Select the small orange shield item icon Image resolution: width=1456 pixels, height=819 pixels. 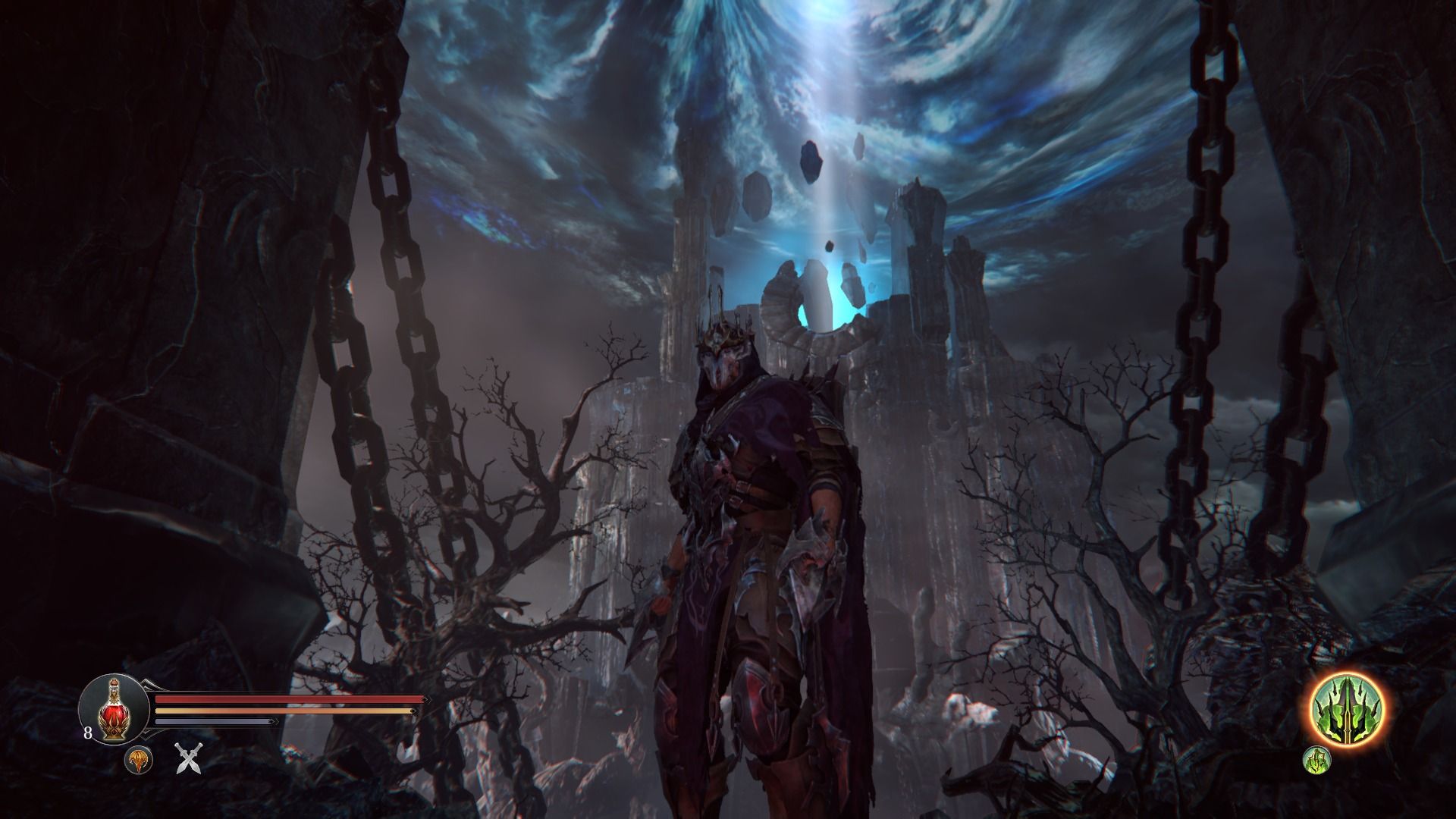(x=139, y=761)
